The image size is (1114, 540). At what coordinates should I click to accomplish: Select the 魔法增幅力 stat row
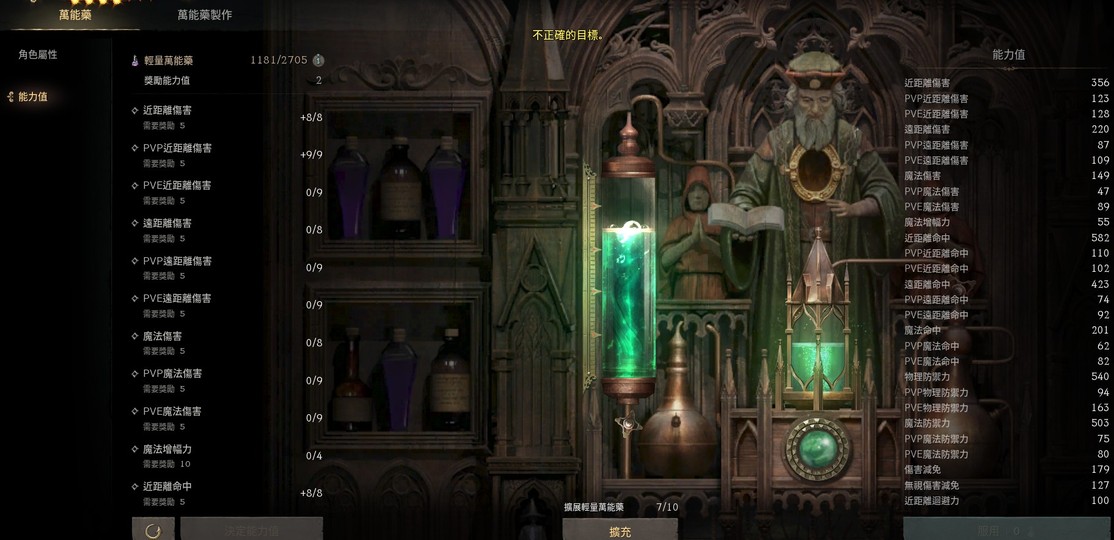click(x=226, y=455)
